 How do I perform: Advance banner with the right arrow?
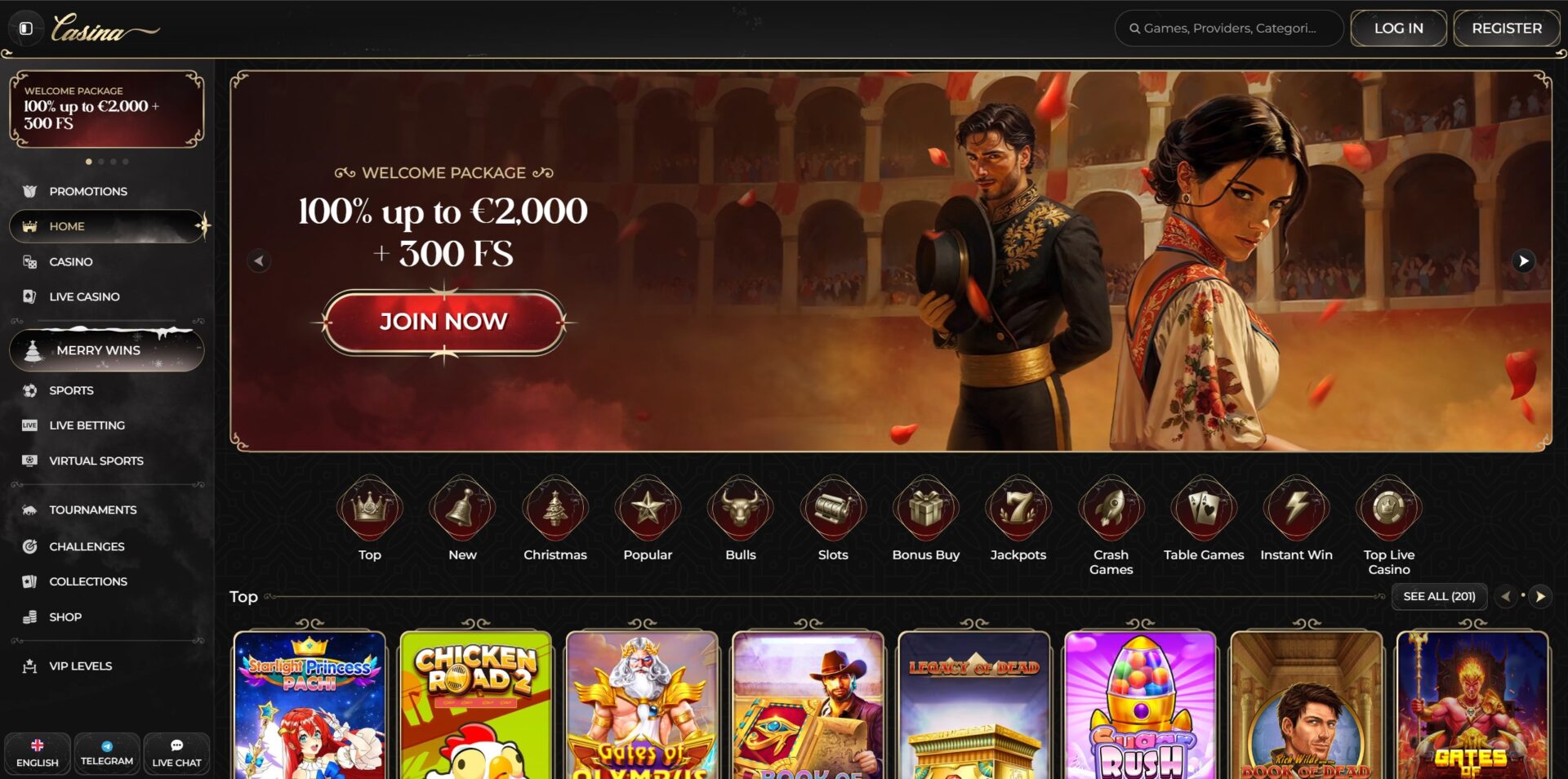tap(1522, 261)
